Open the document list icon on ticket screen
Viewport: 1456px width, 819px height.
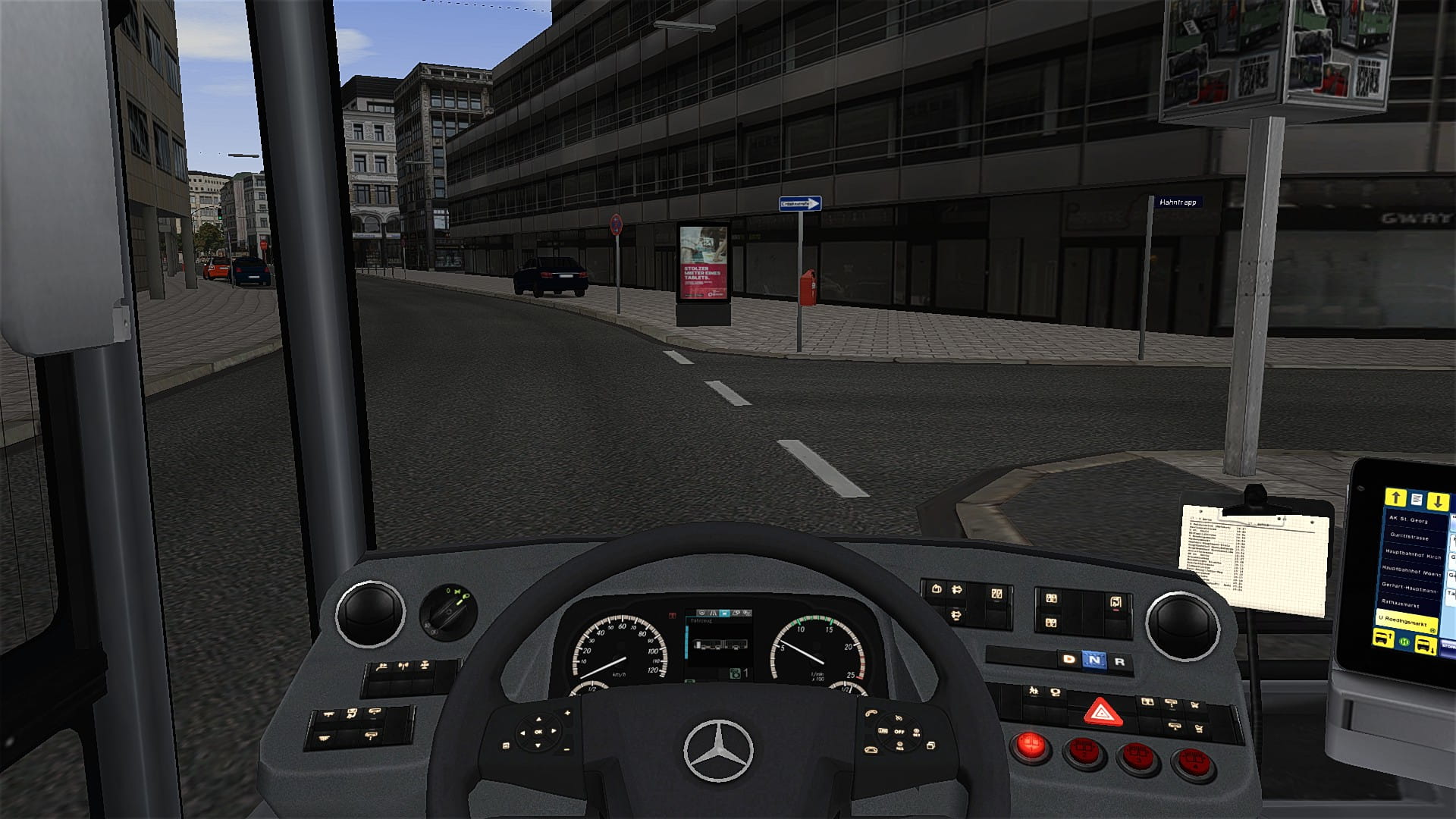click(1417, 499)
